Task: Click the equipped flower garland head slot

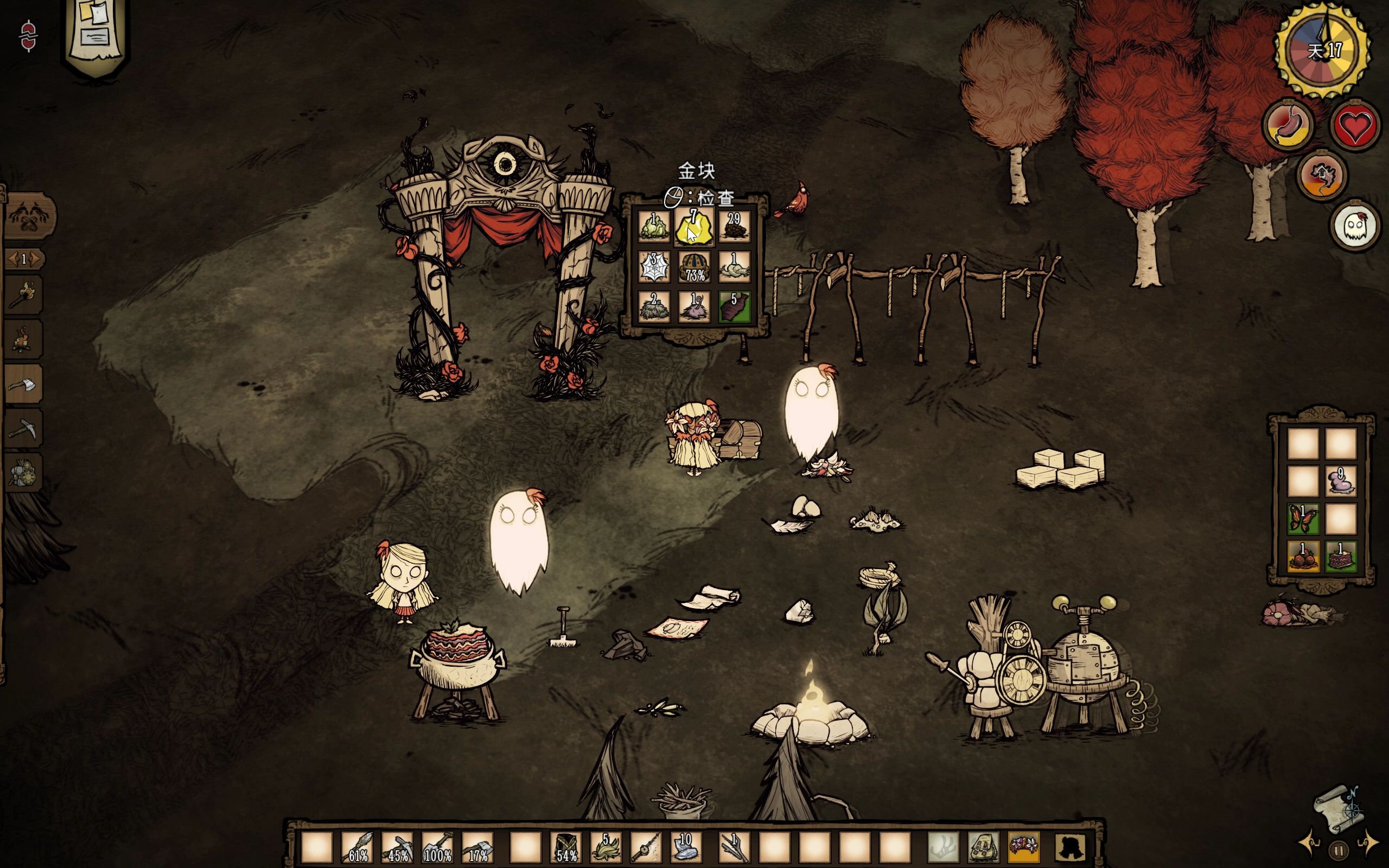Action: click(x=1023, y=847)
